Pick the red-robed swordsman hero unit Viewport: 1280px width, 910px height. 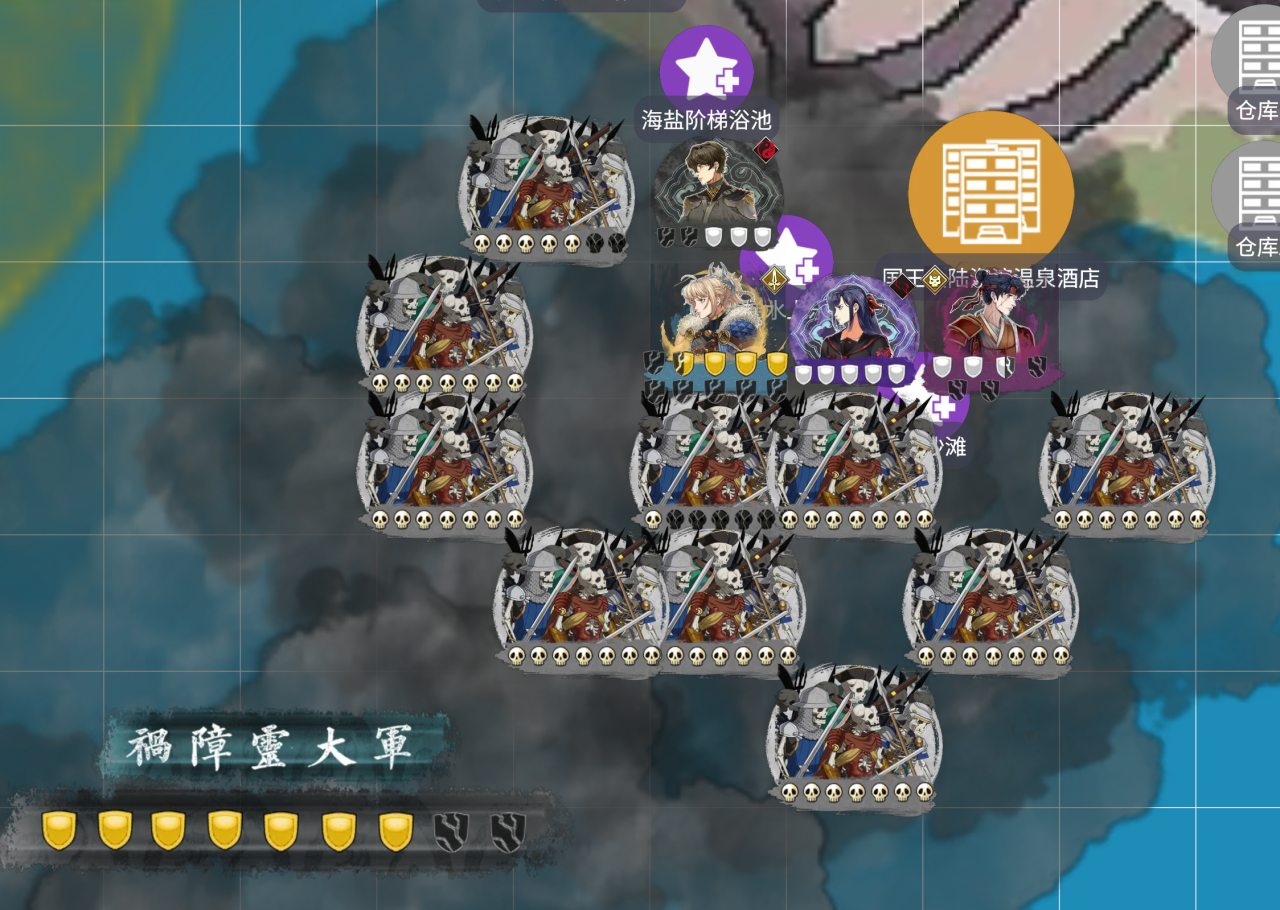click(990, 322)
